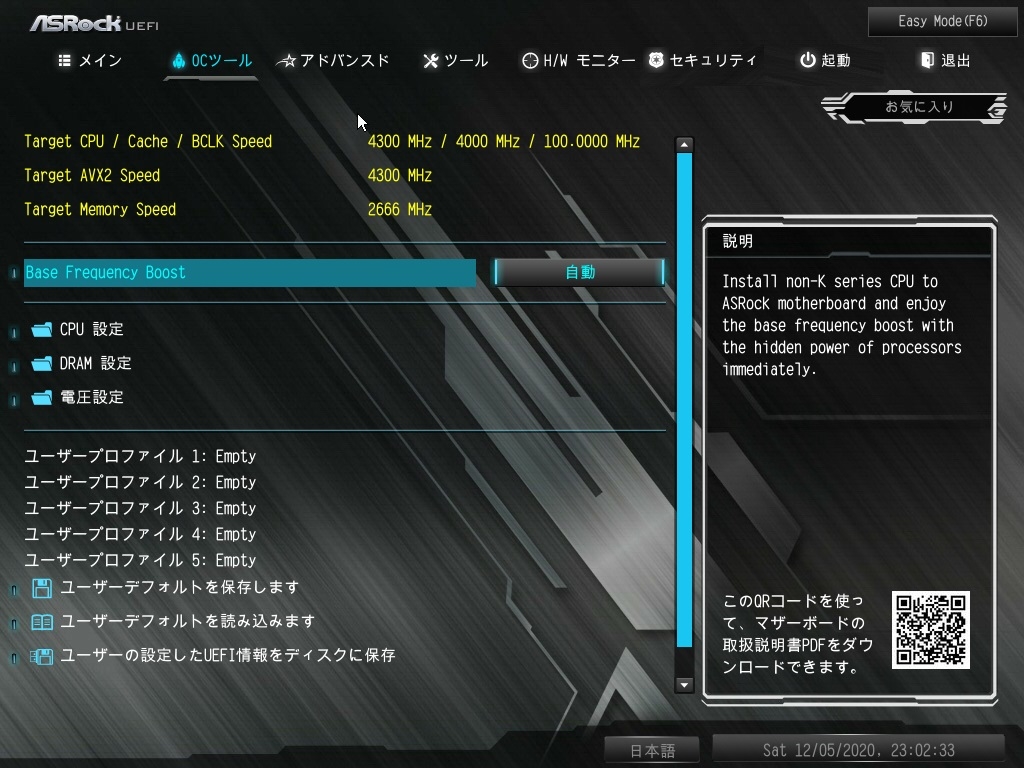Screen dimensions: 1024x768
Task: Open the ツール tab
Action: point(456,61)
